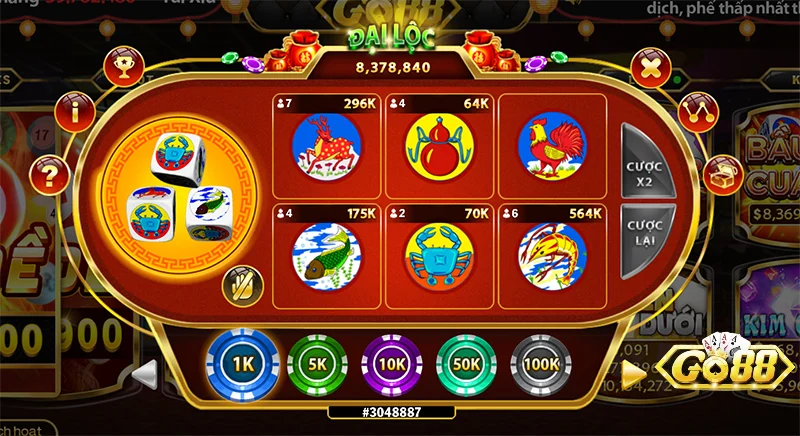Viewport: 800px width, 436px height.
Task: Open the info button
Action: (x=75, y=112)
